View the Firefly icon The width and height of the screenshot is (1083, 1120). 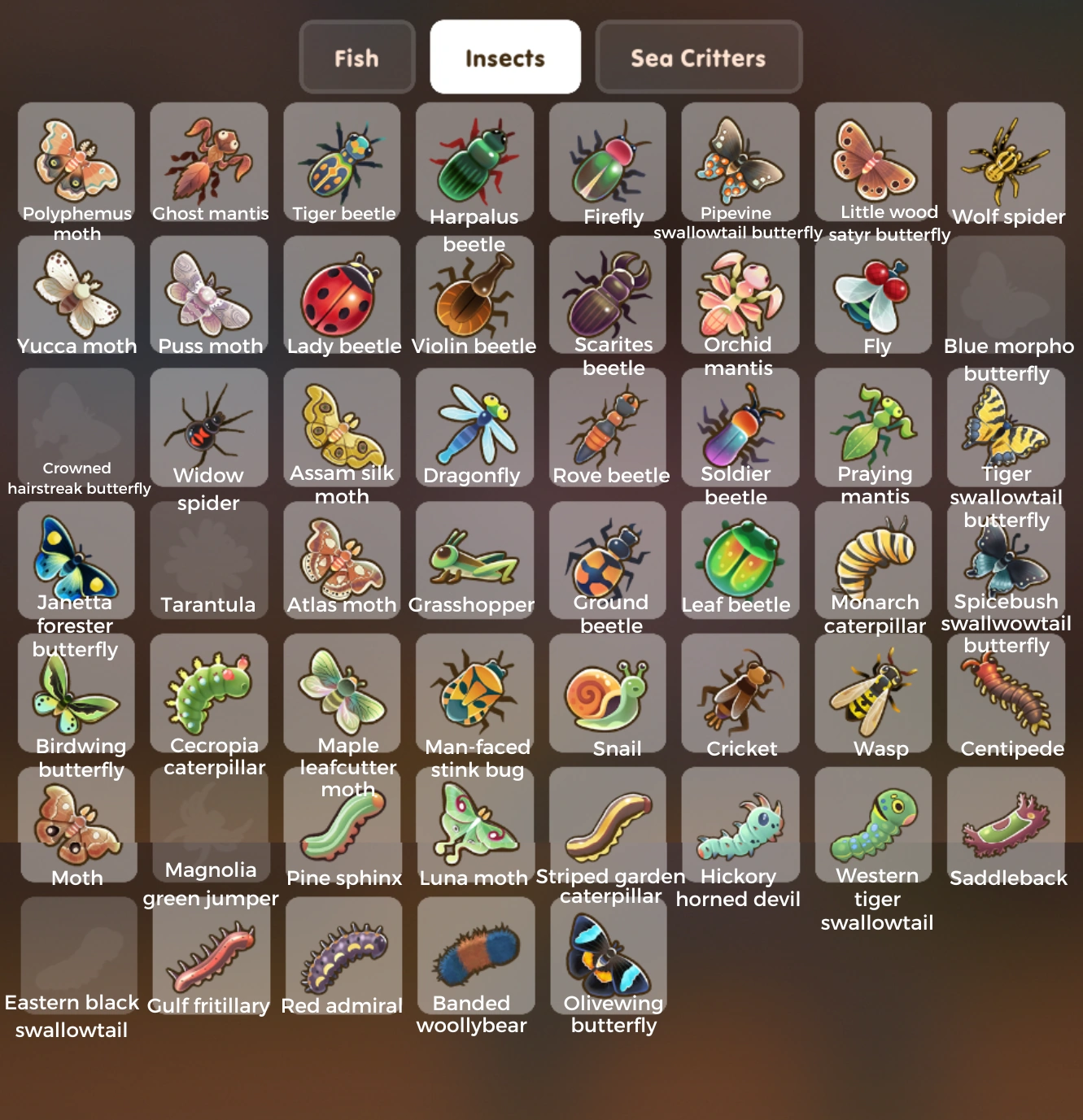click(x=608, y=161)
